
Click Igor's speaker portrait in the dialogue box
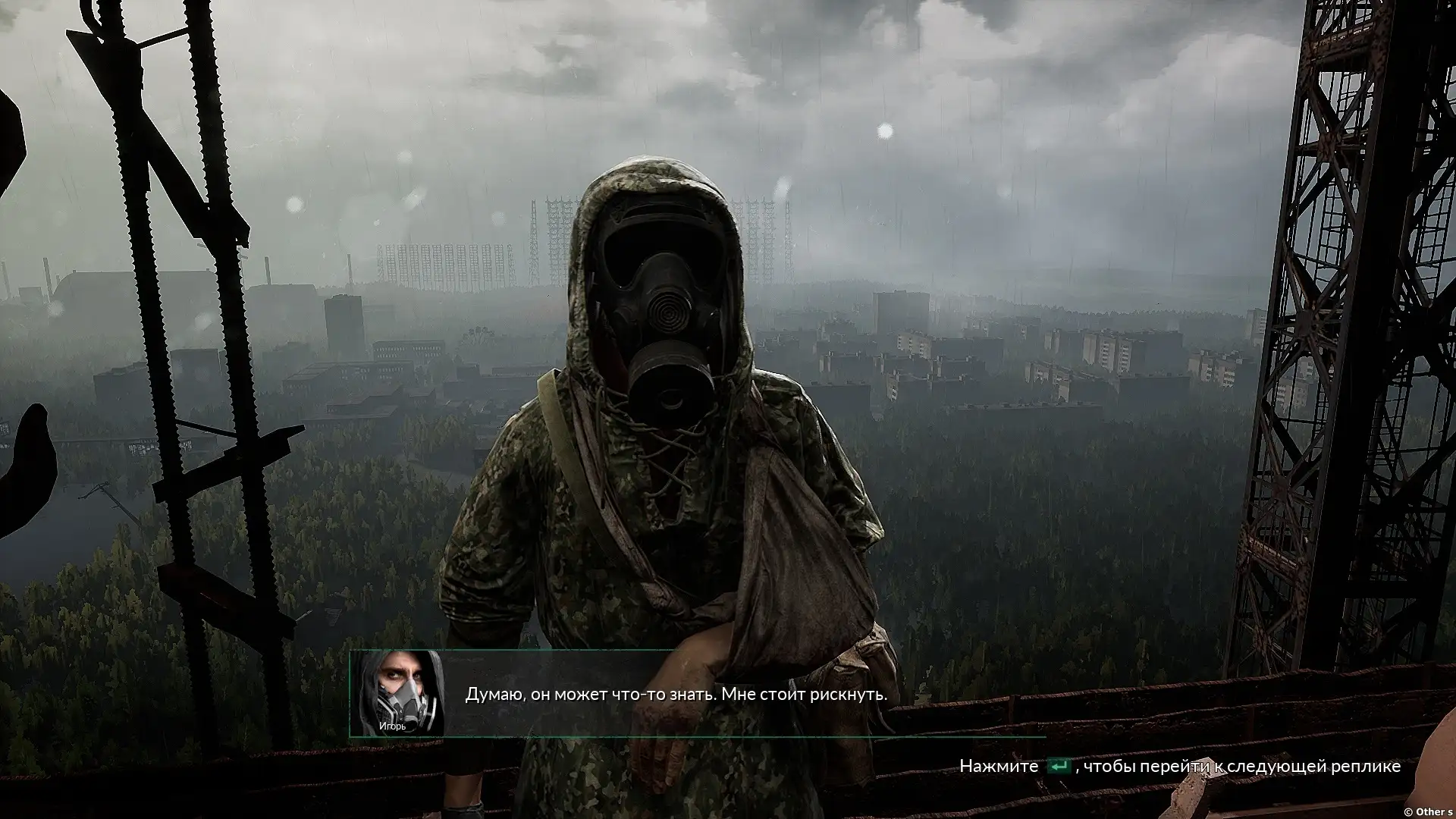pyautogui.click(x=398, y=694)
